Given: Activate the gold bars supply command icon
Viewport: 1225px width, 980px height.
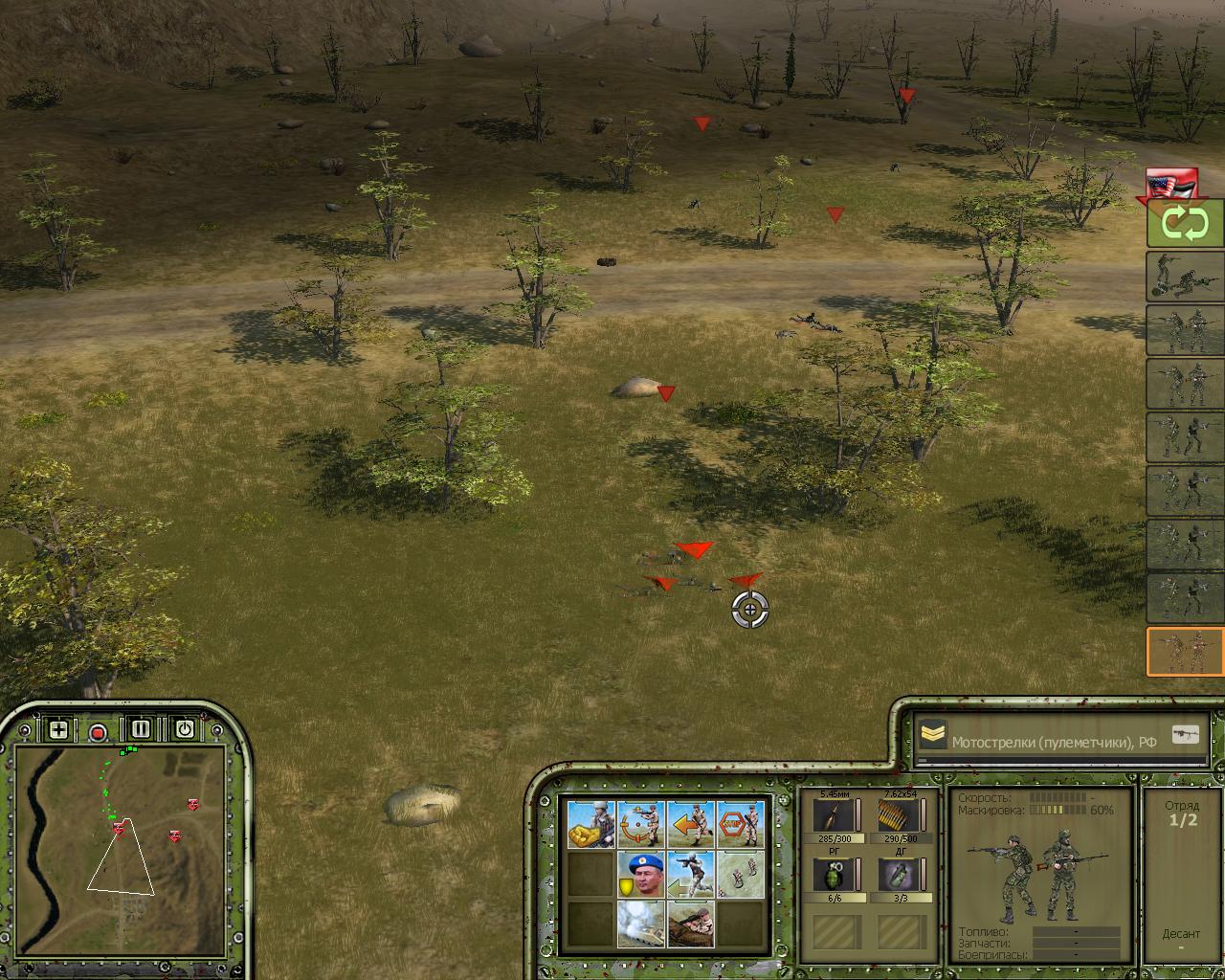Looking at the screenshot, I should click(590, 824).
